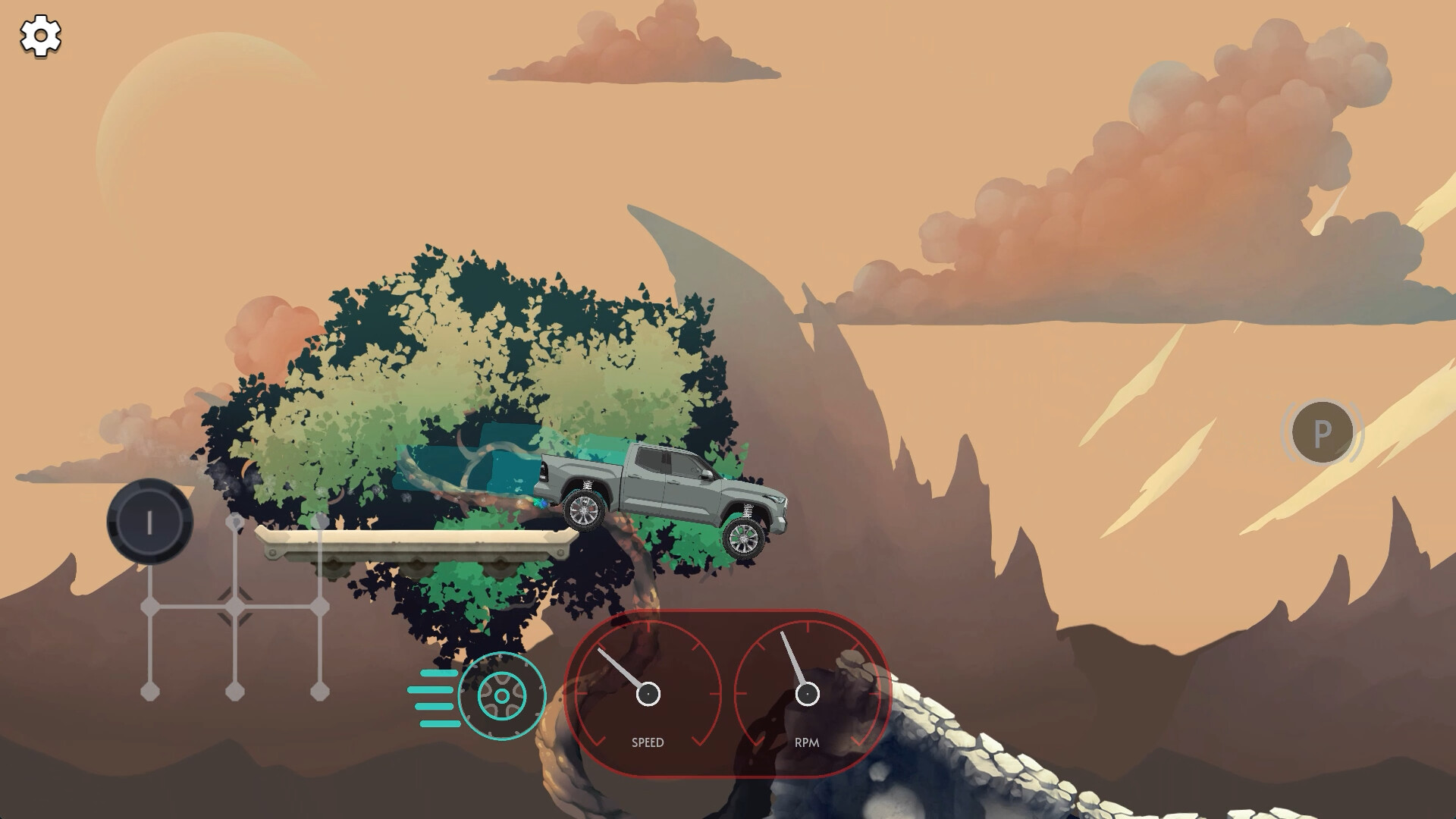Click the fifth gear position on the shifter
This screenshot has width=1456, height=819.
click(x=321, y=522)
